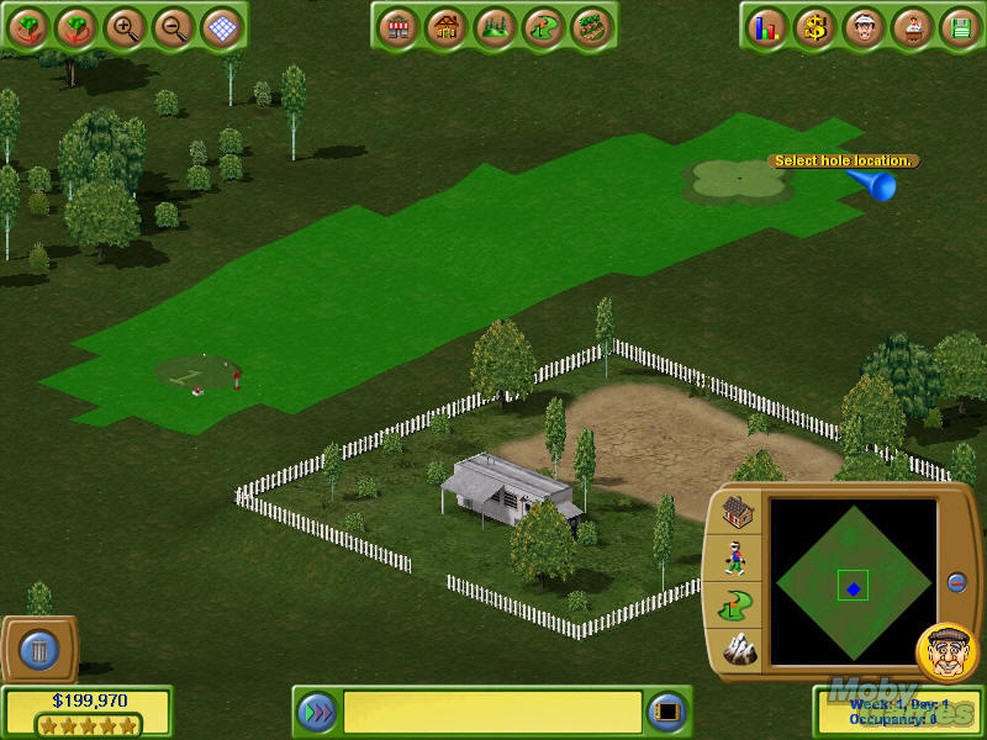Click the magnifier zoom-out button

point(173,28)
